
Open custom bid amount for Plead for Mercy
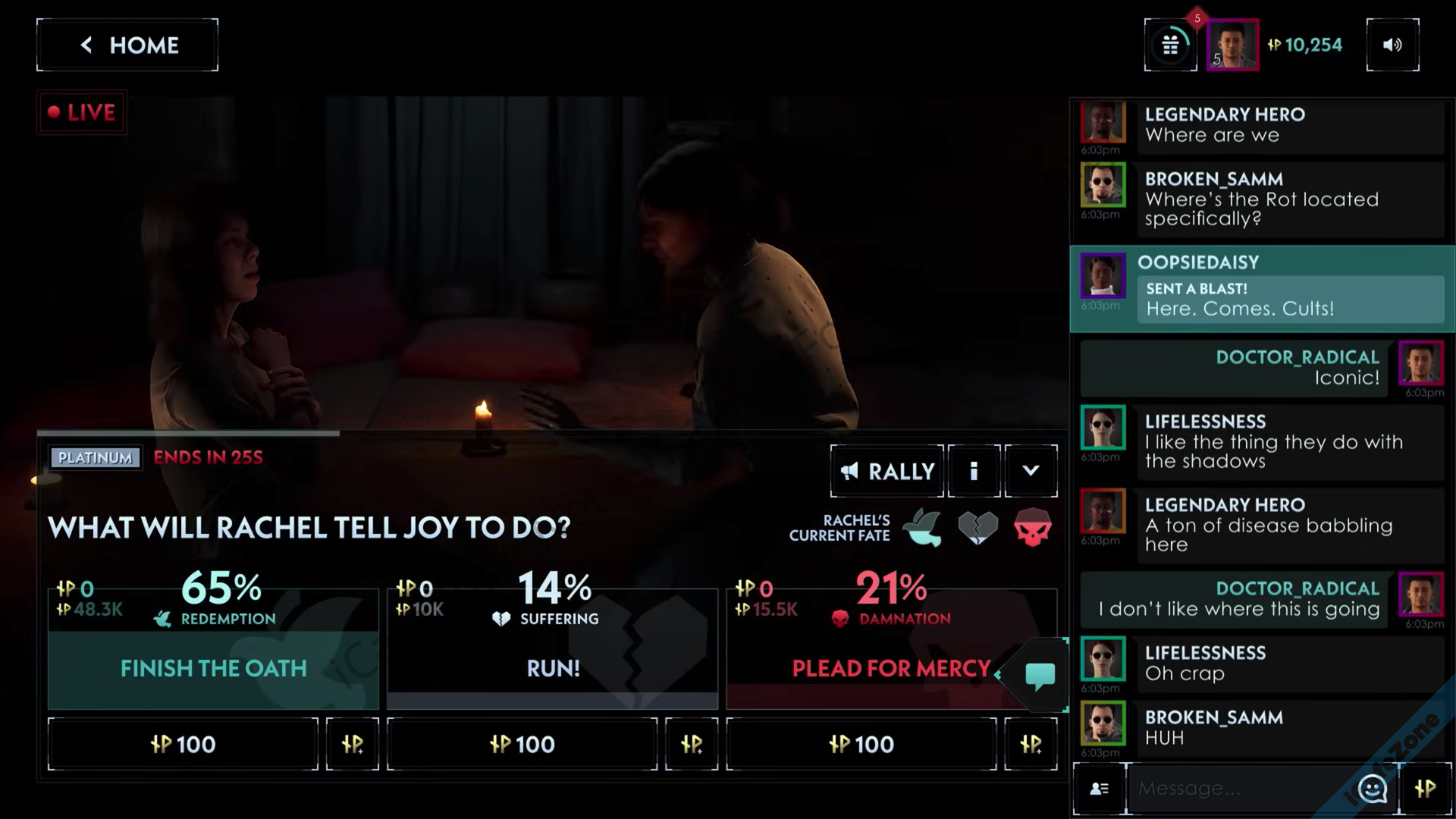(x=1031, y=744)
